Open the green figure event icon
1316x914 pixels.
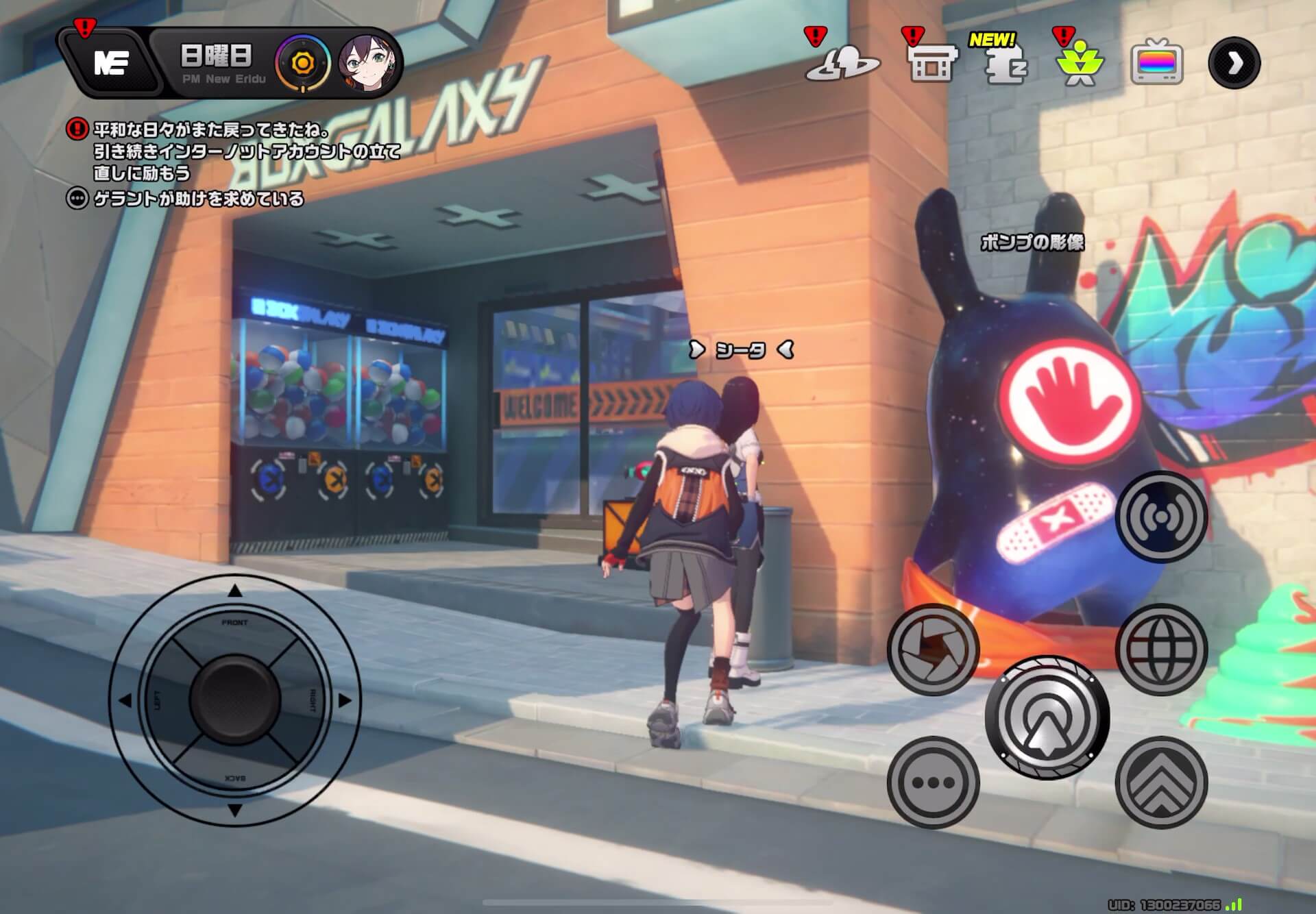point(1080,66)
